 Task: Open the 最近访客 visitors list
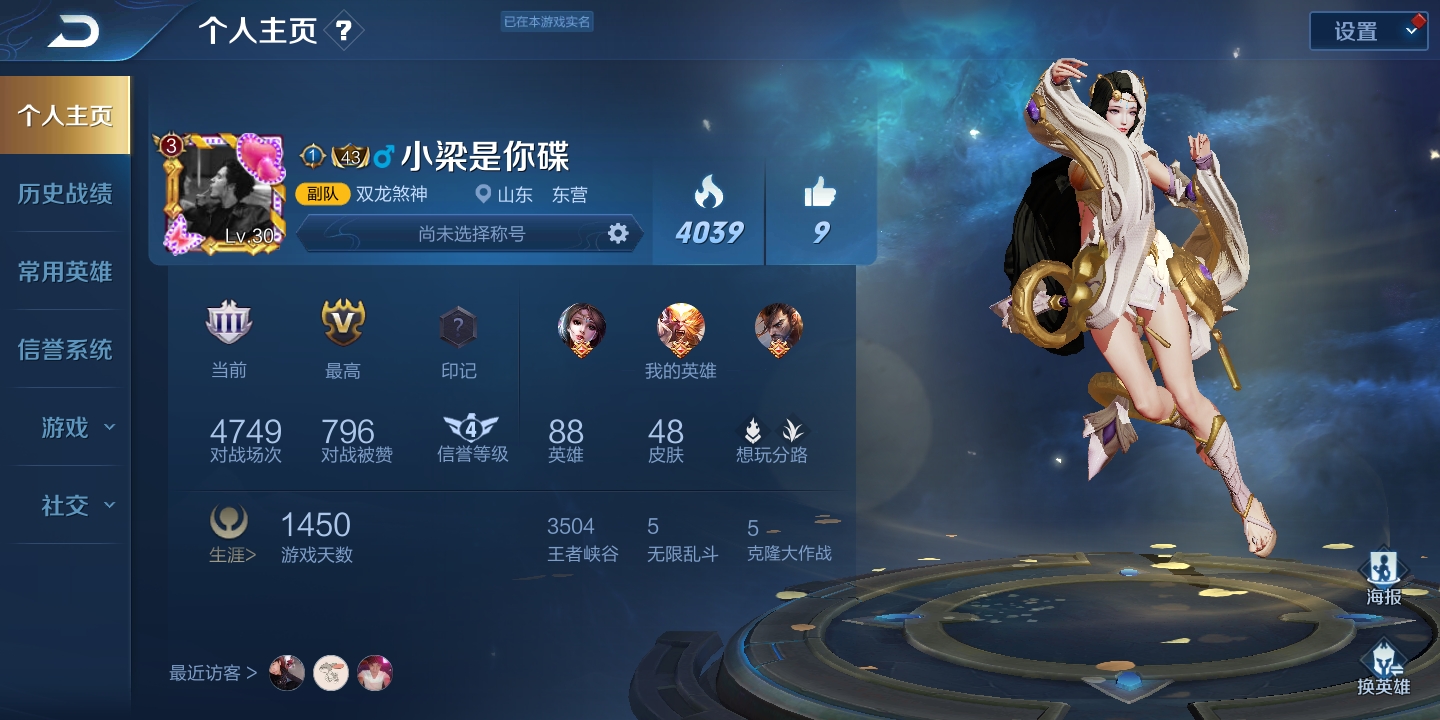(213, 673)
